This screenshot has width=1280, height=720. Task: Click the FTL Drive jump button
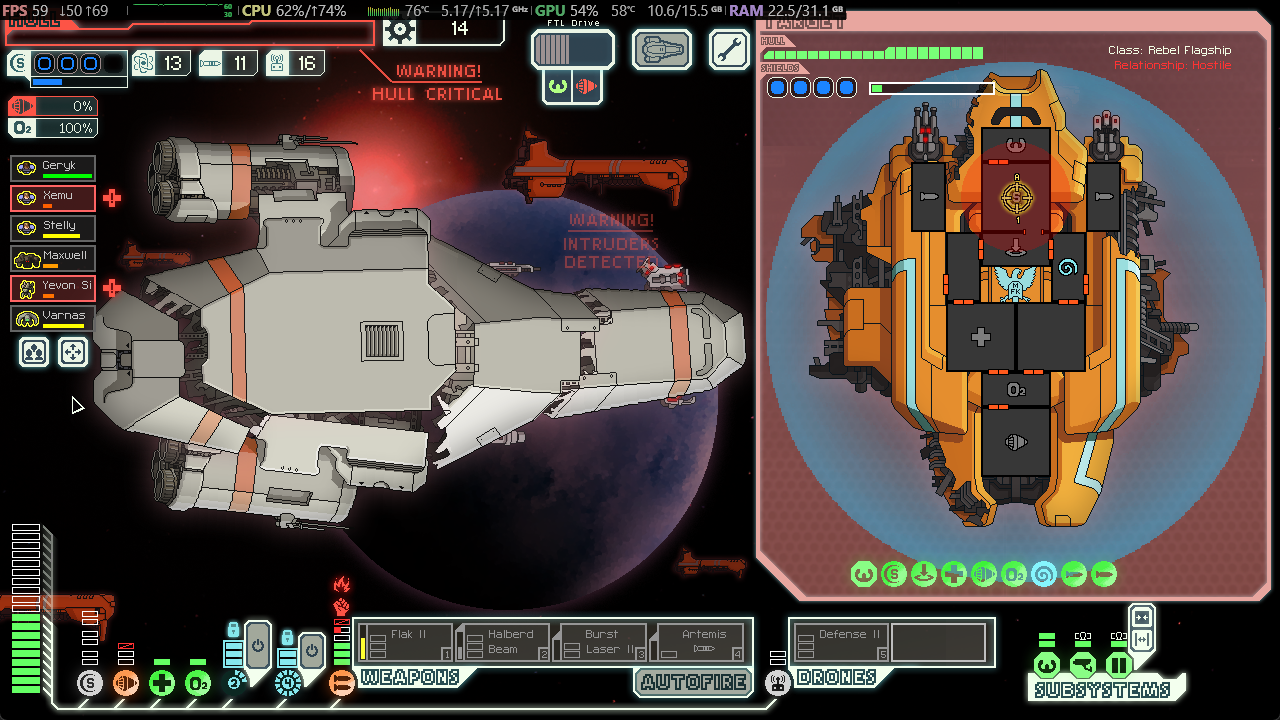[572, 49]
